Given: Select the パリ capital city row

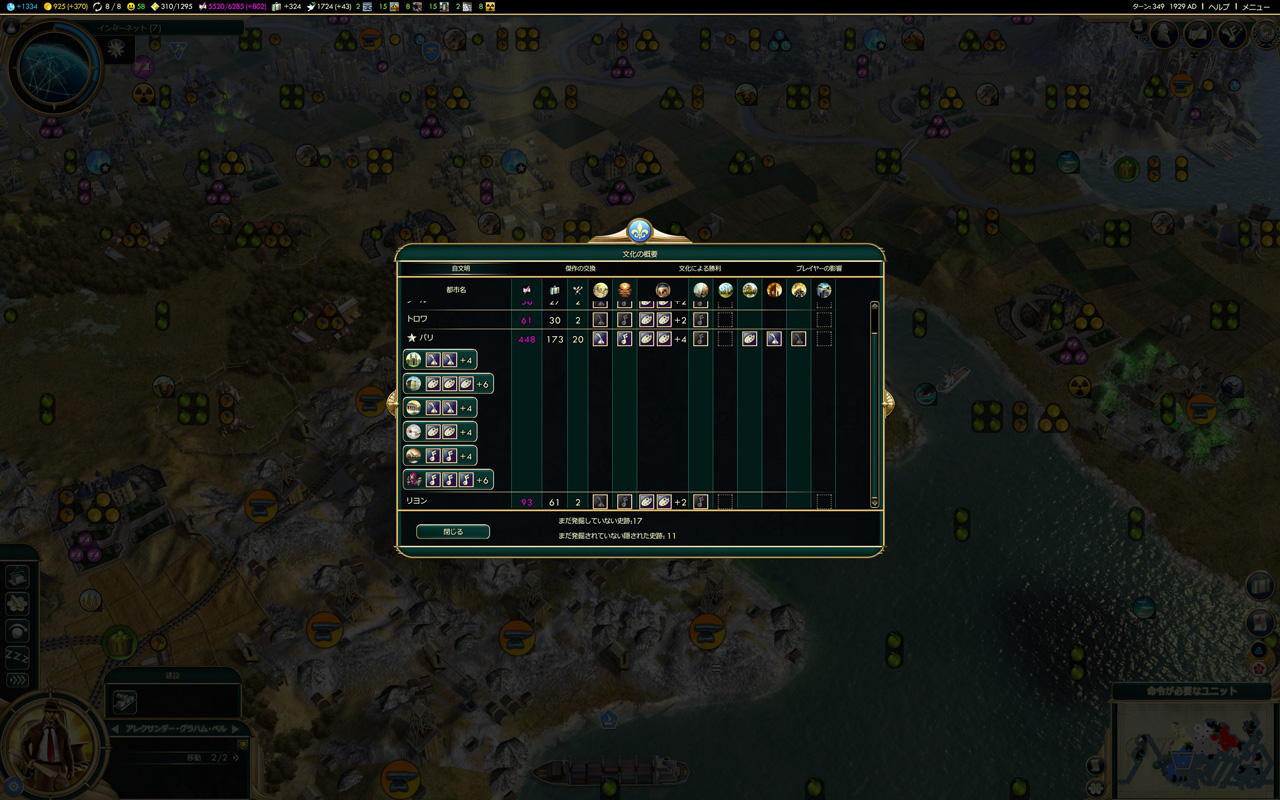Looking at the screenshot, I should [x=427, y=339].
